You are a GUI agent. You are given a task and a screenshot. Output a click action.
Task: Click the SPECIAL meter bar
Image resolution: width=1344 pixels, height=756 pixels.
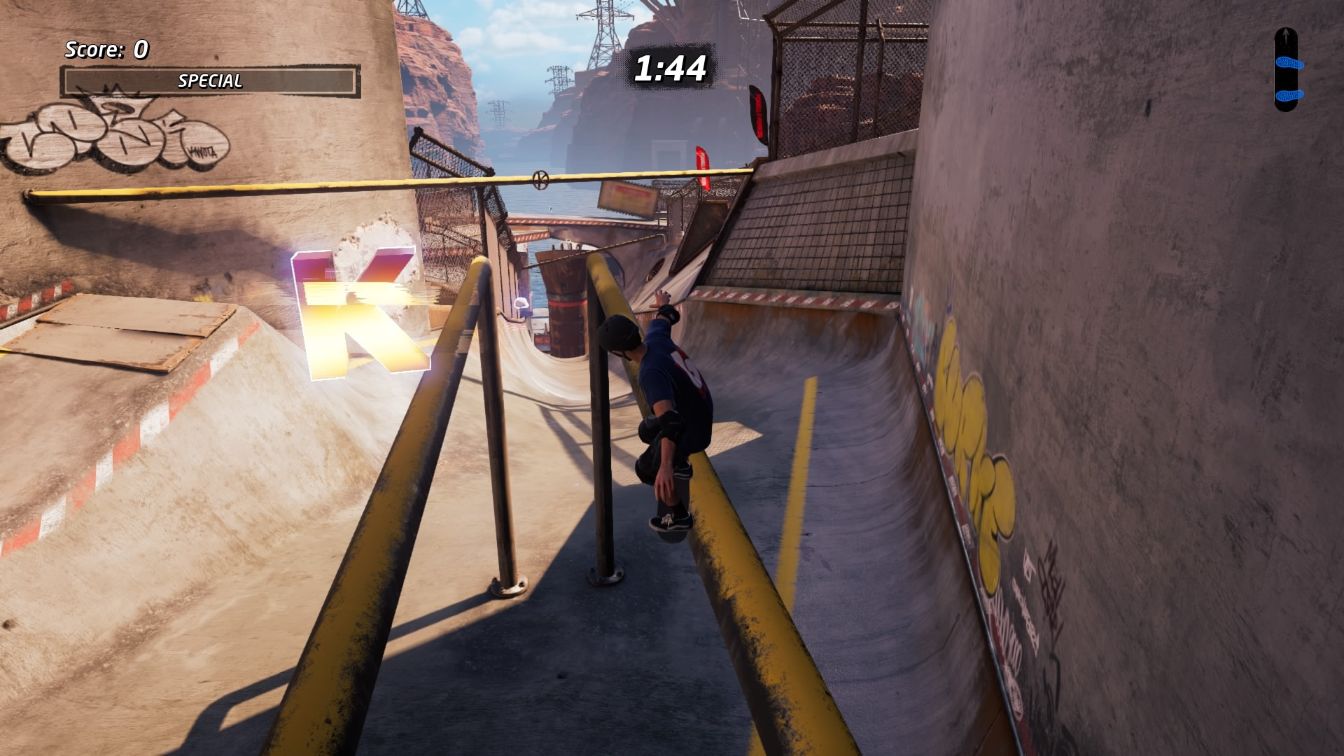(x=208, y=81)
